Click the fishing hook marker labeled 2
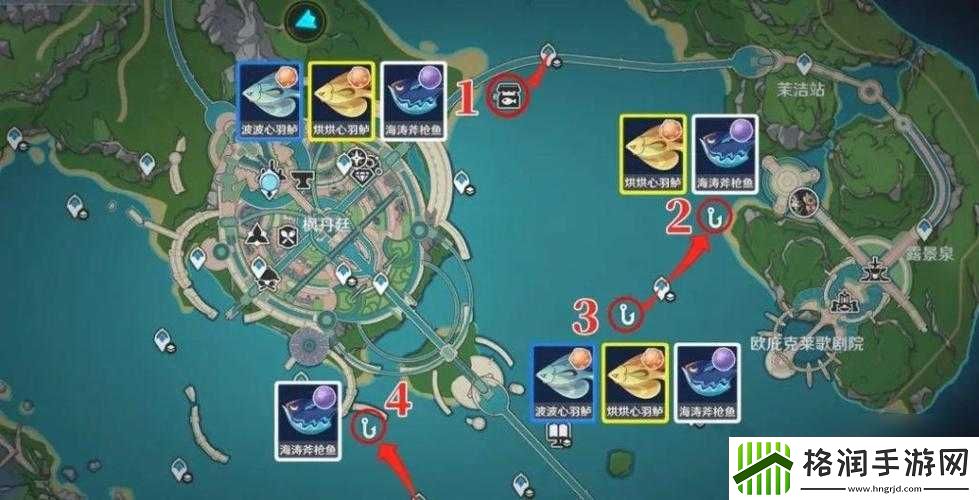 click(713, 218)
